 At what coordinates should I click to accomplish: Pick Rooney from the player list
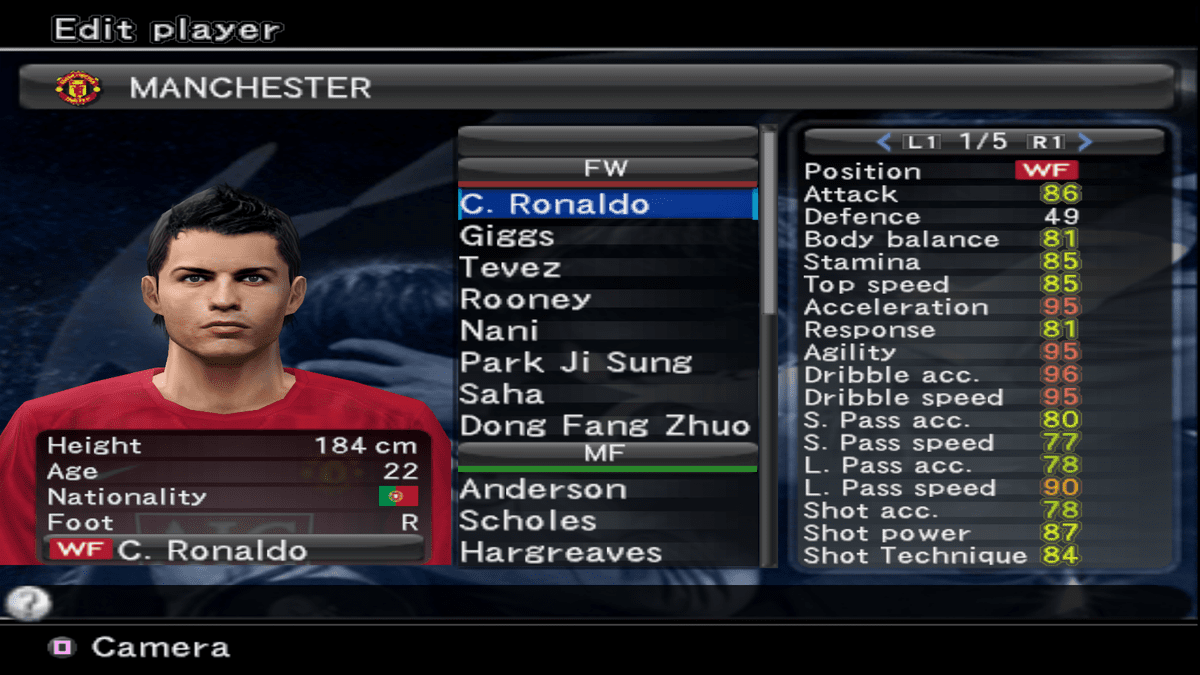tap(525, 300)
